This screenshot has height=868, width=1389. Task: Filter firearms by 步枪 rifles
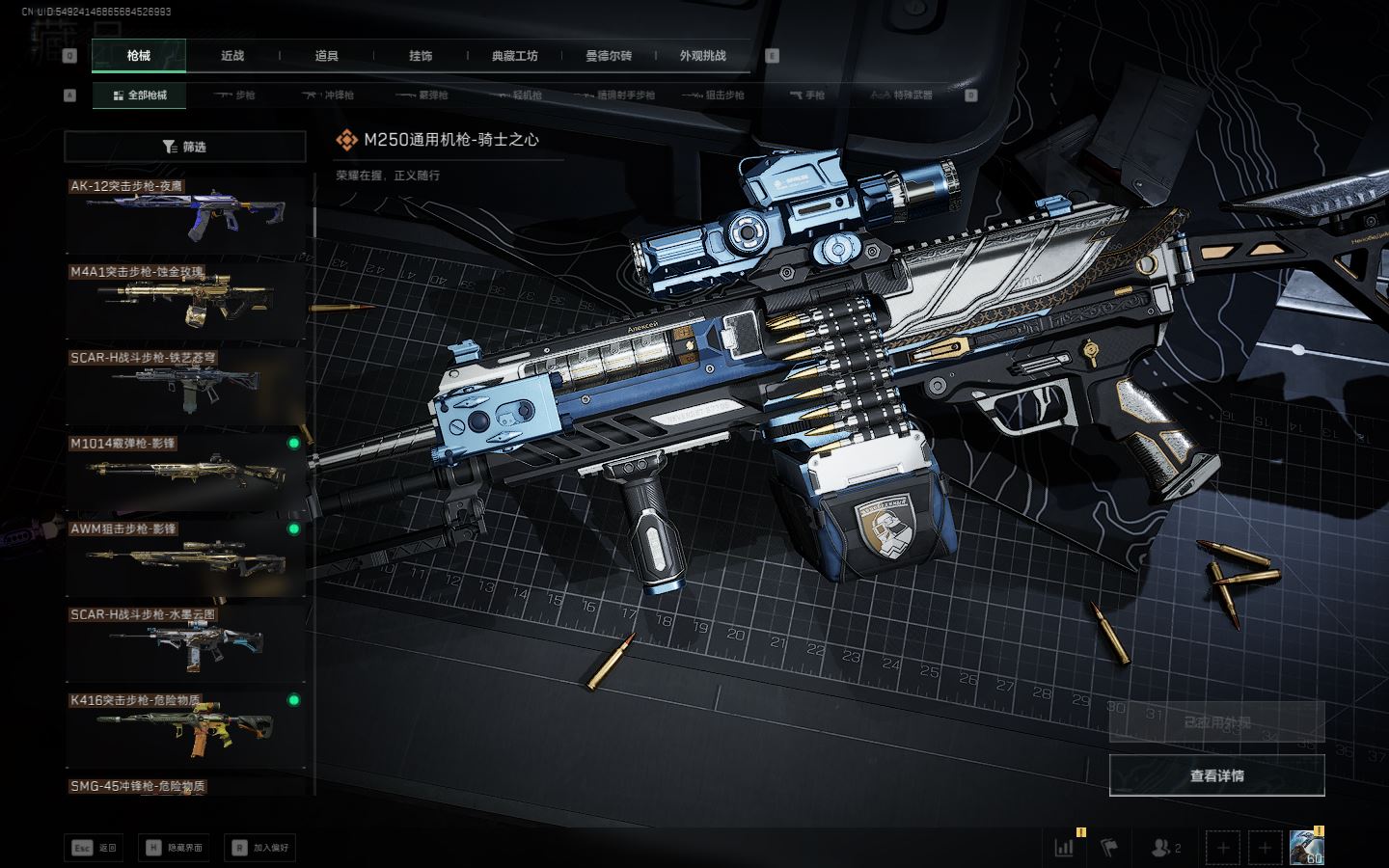coord(235,95)
